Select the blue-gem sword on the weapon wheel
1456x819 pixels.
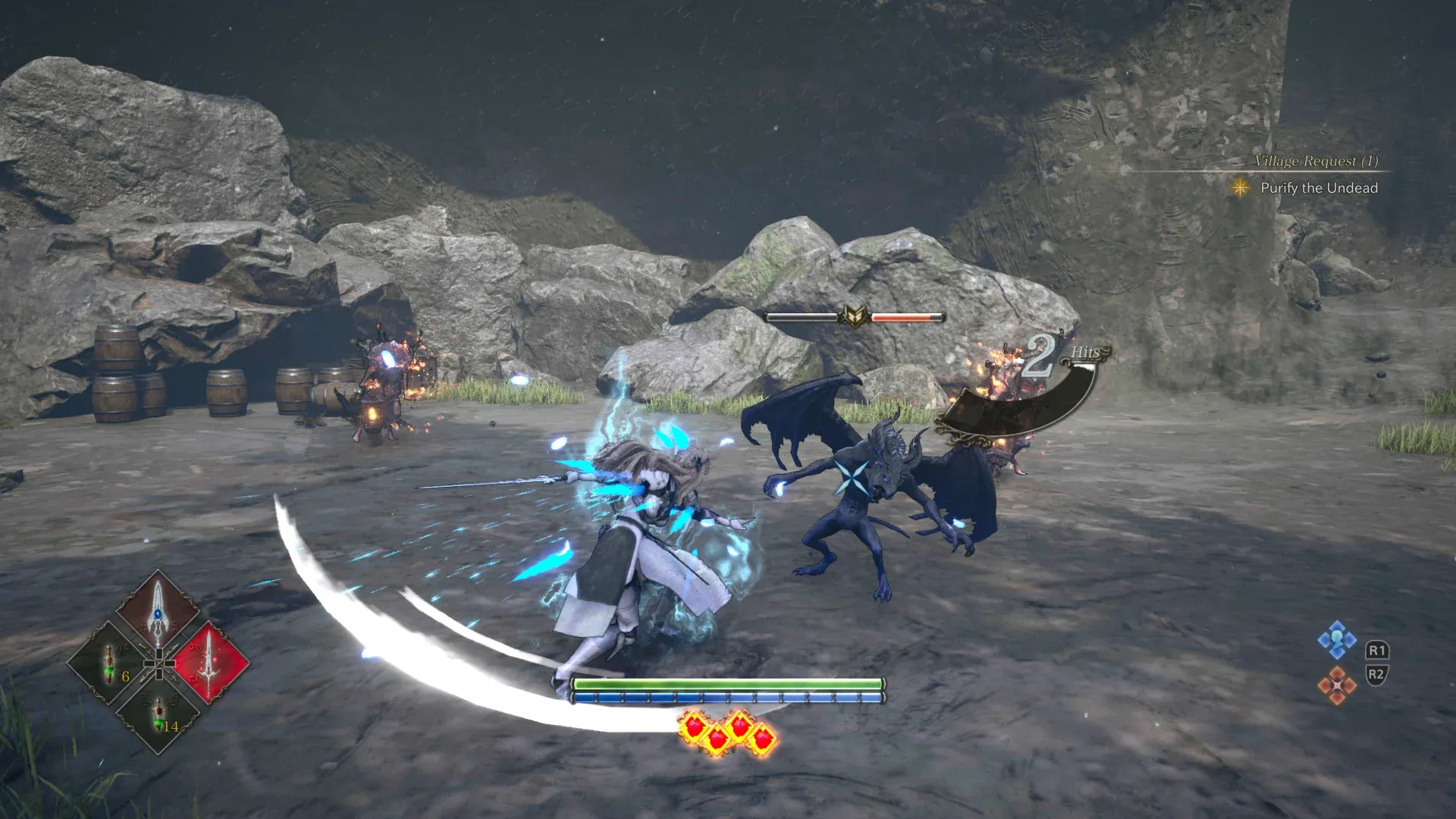(158, 613)
